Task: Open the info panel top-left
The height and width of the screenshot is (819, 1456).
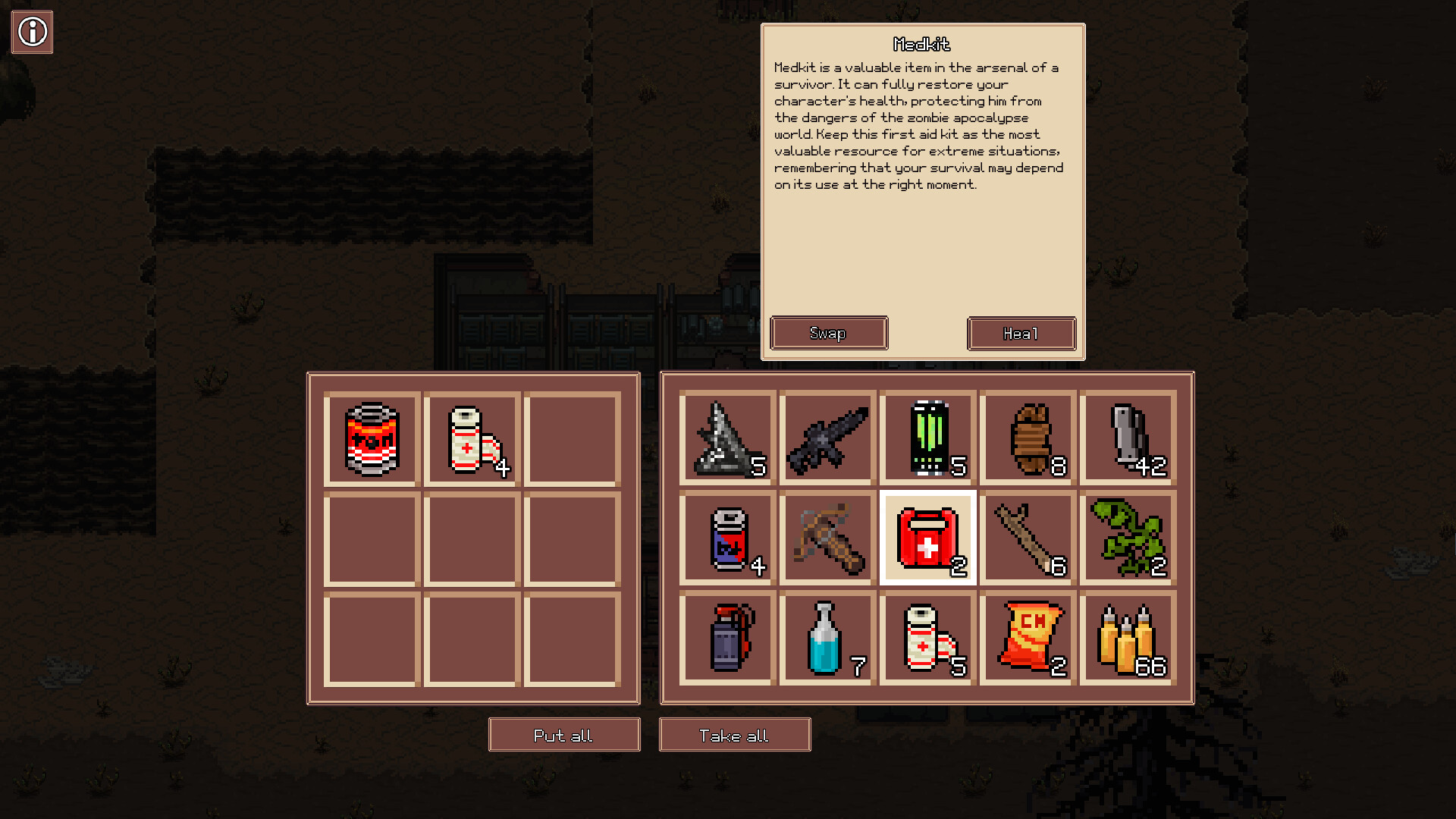Action: coord(32,32)
